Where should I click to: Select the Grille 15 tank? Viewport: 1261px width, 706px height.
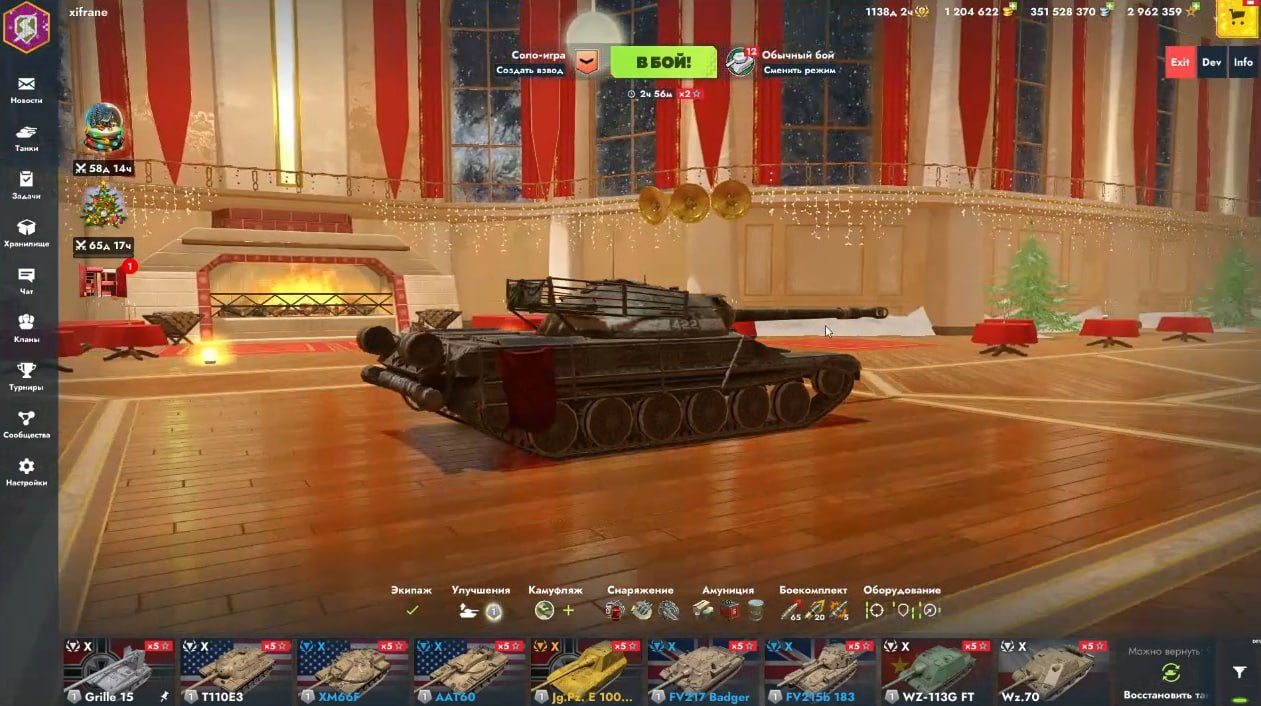point(119,672)
